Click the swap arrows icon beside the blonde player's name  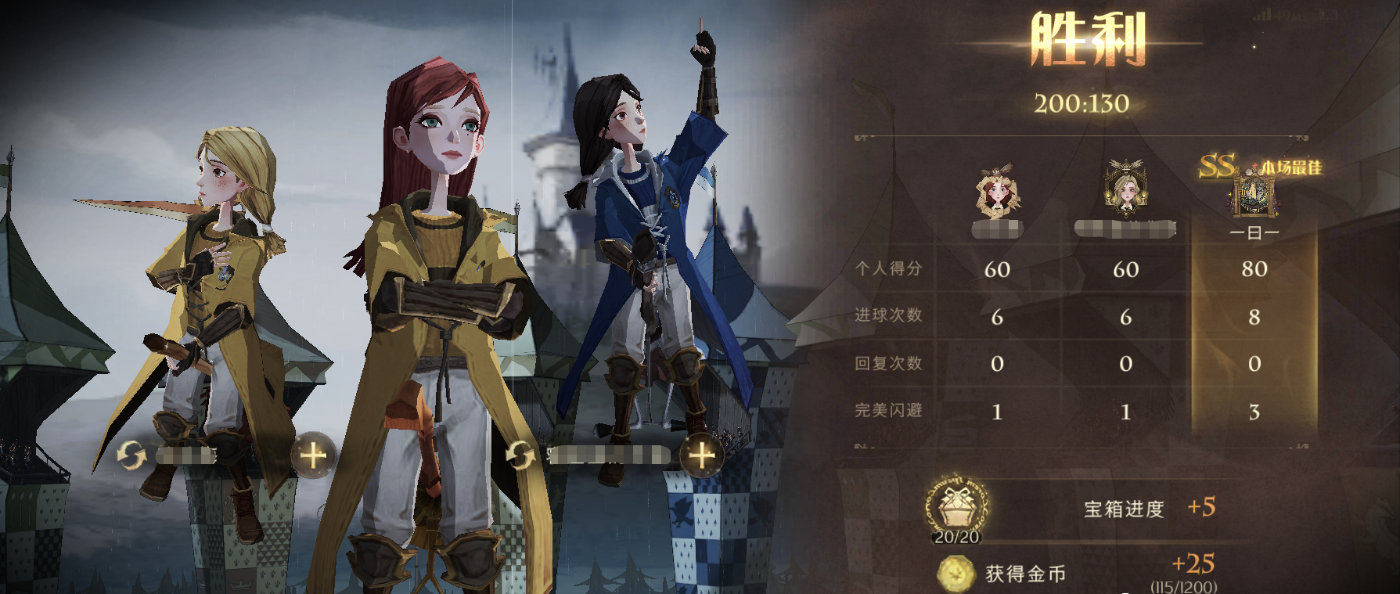click(131, 456)
